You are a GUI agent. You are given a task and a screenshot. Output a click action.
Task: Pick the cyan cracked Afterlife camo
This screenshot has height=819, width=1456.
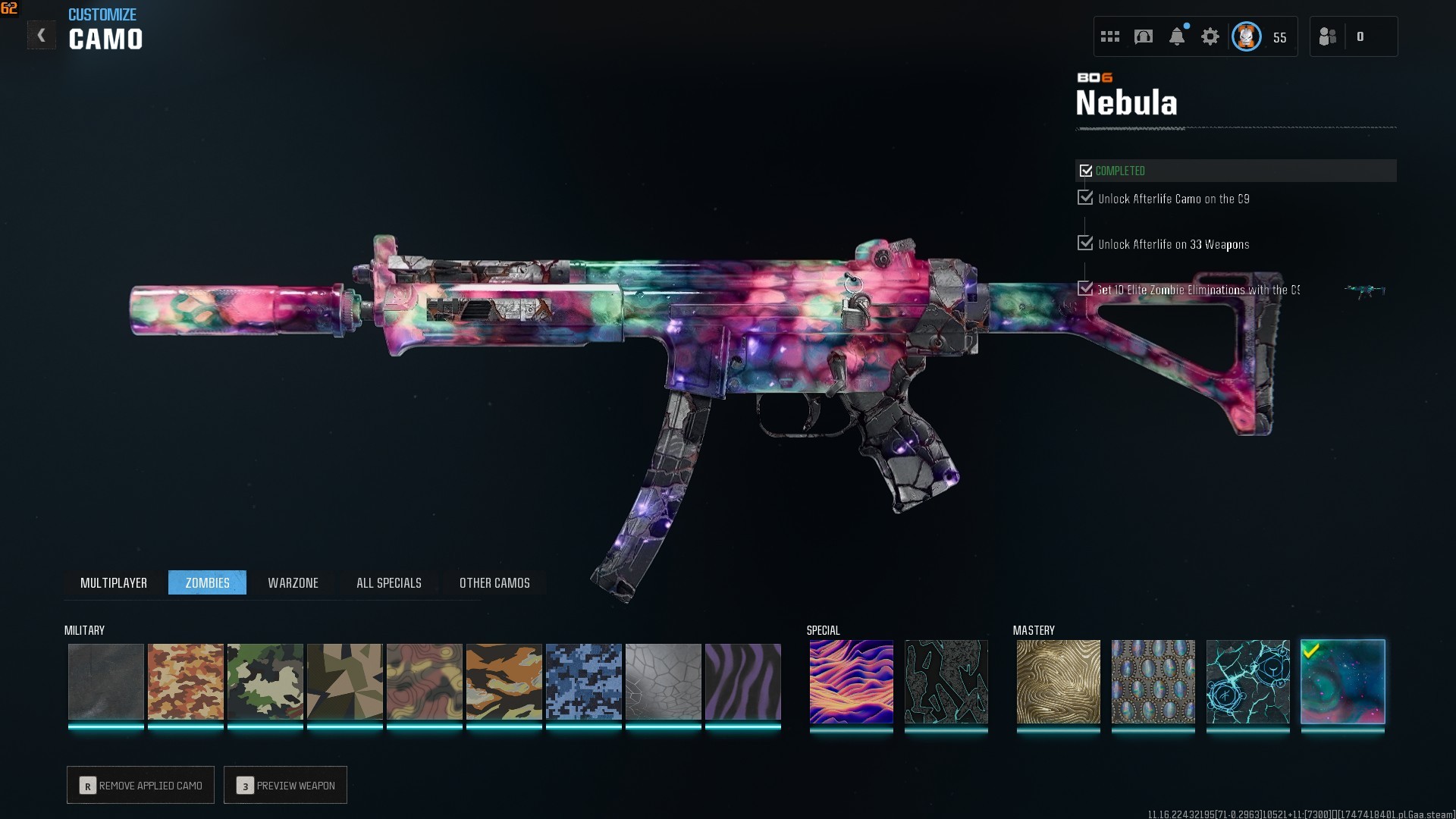(1248, 681)
